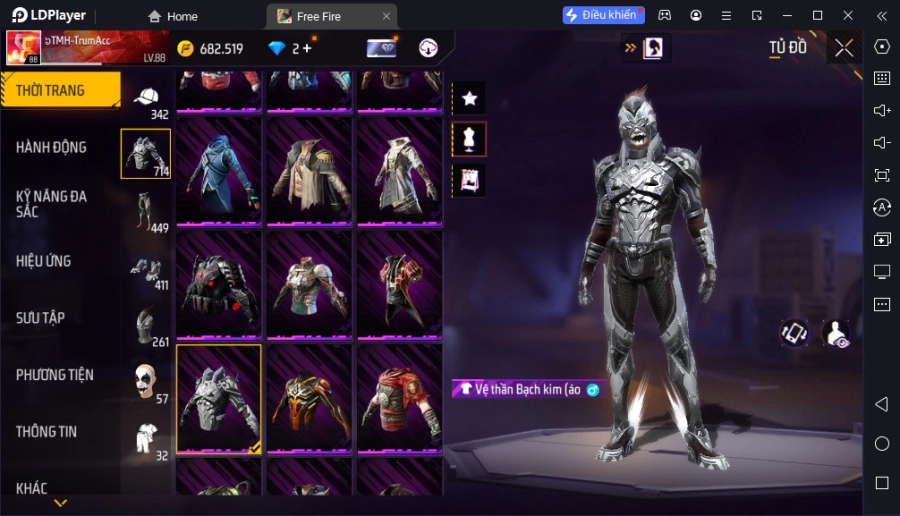The height and width of the screenshot is (516, 900).
Task: Open the shoes subcategory showing 411
Action: (x=146, y=268)
